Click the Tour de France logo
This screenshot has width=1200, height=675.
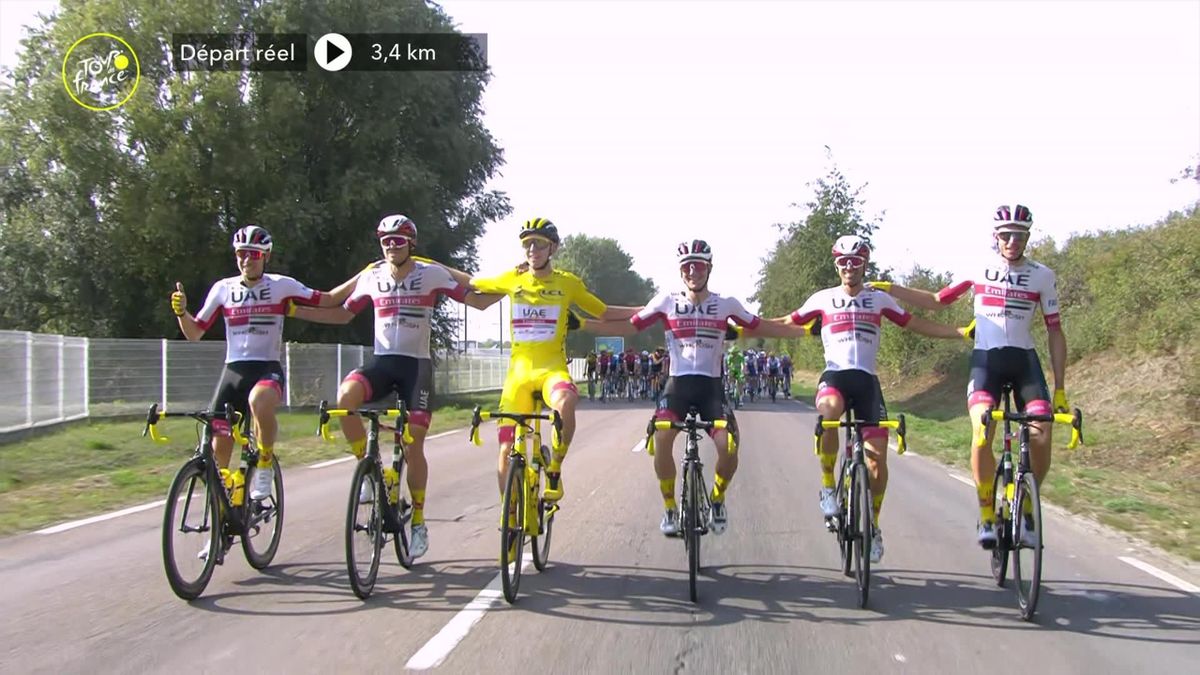tap(101, 71)
